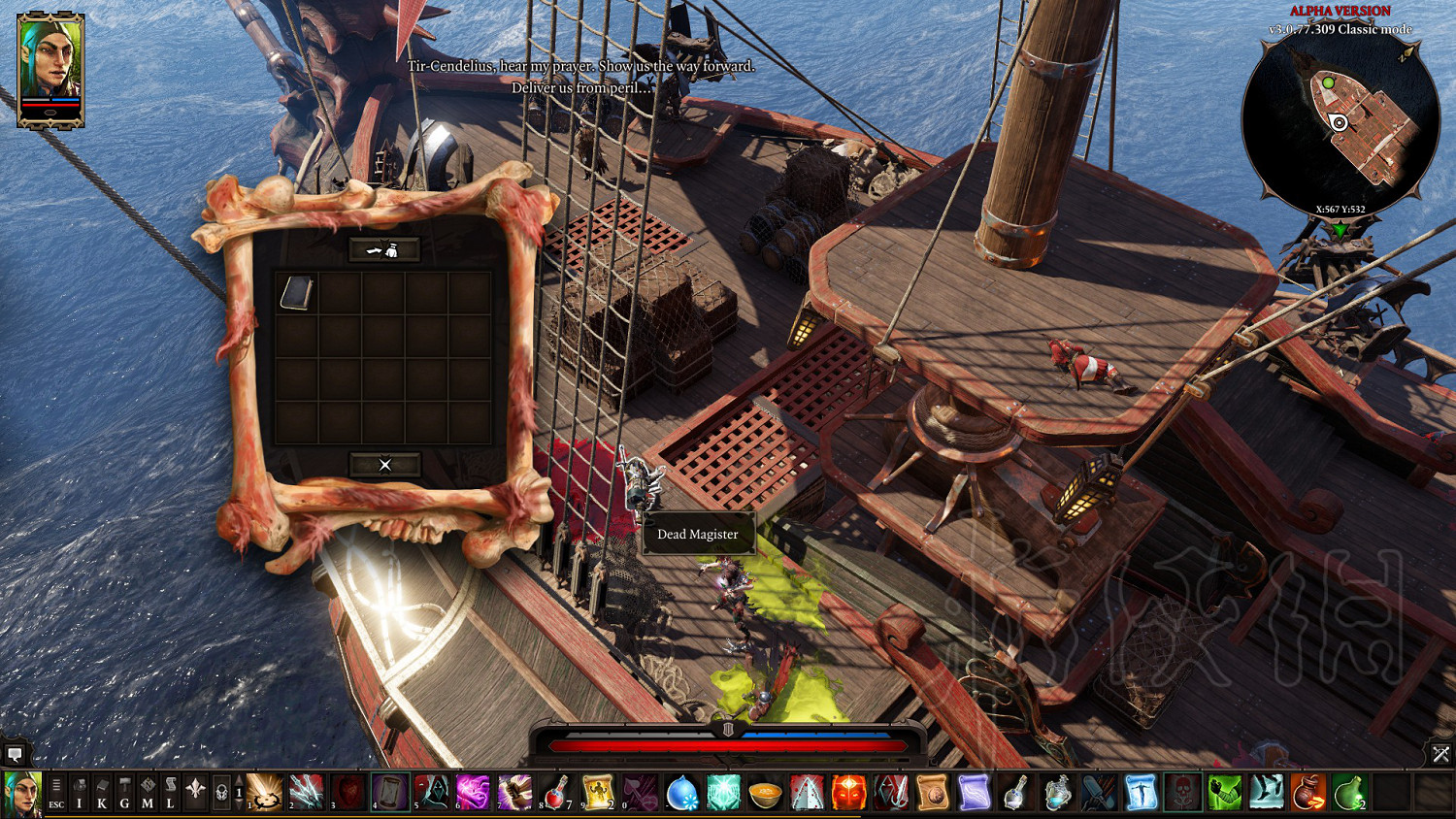
Task: Activate the lightning bolts skill in slot 2
Action: tap(306, 792)
